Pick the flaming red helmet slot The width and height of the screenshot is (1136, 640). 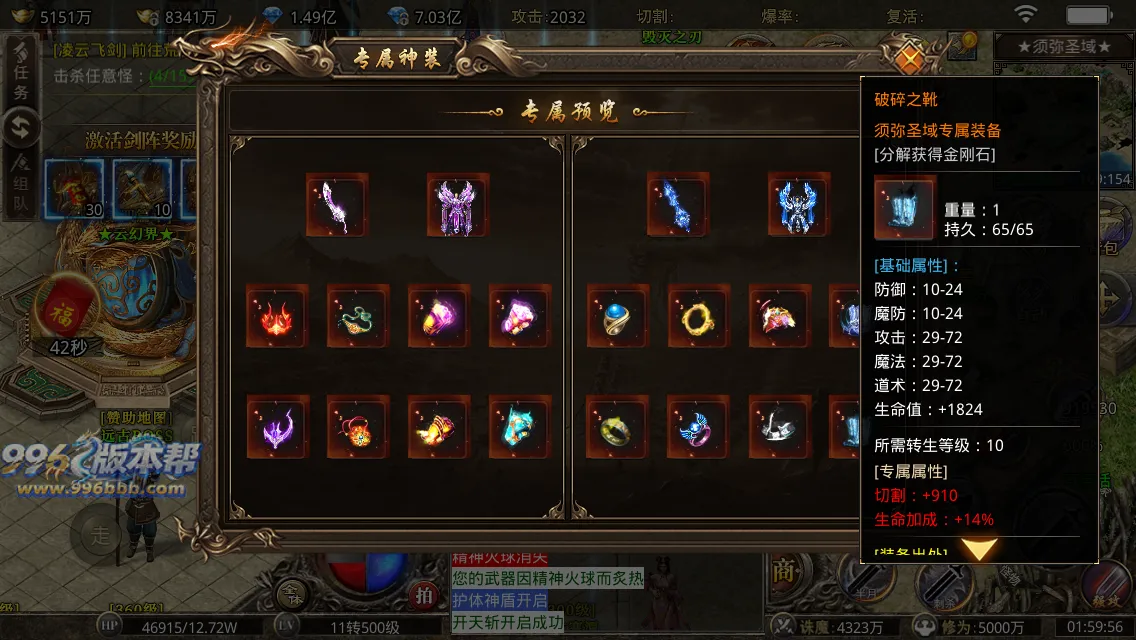pyautogui.click(x=277, y=316)
